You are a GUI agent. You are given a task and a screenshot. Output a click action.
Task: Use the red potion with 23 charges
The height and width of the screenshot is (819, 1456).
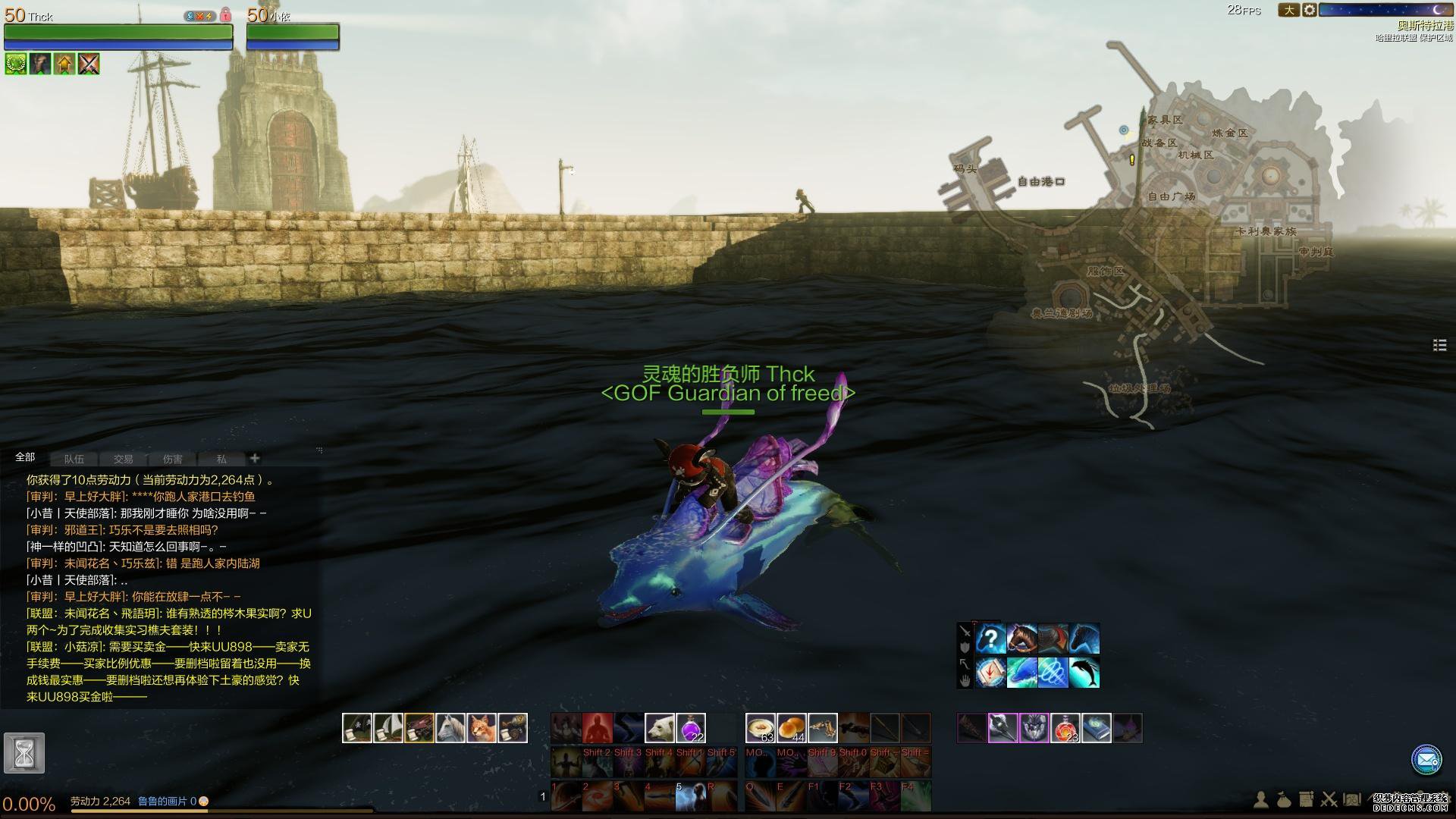pos(1065,728)
